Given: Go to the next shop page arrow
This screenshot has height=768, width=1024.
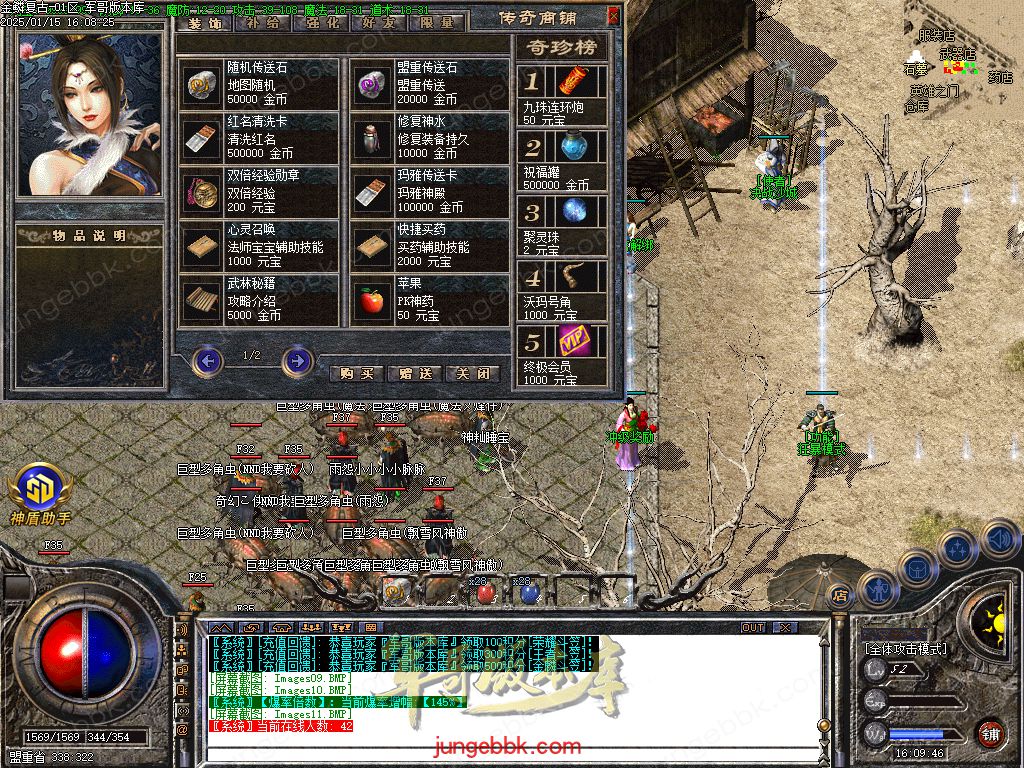Looking at the screenshot, I should (297, 360).
